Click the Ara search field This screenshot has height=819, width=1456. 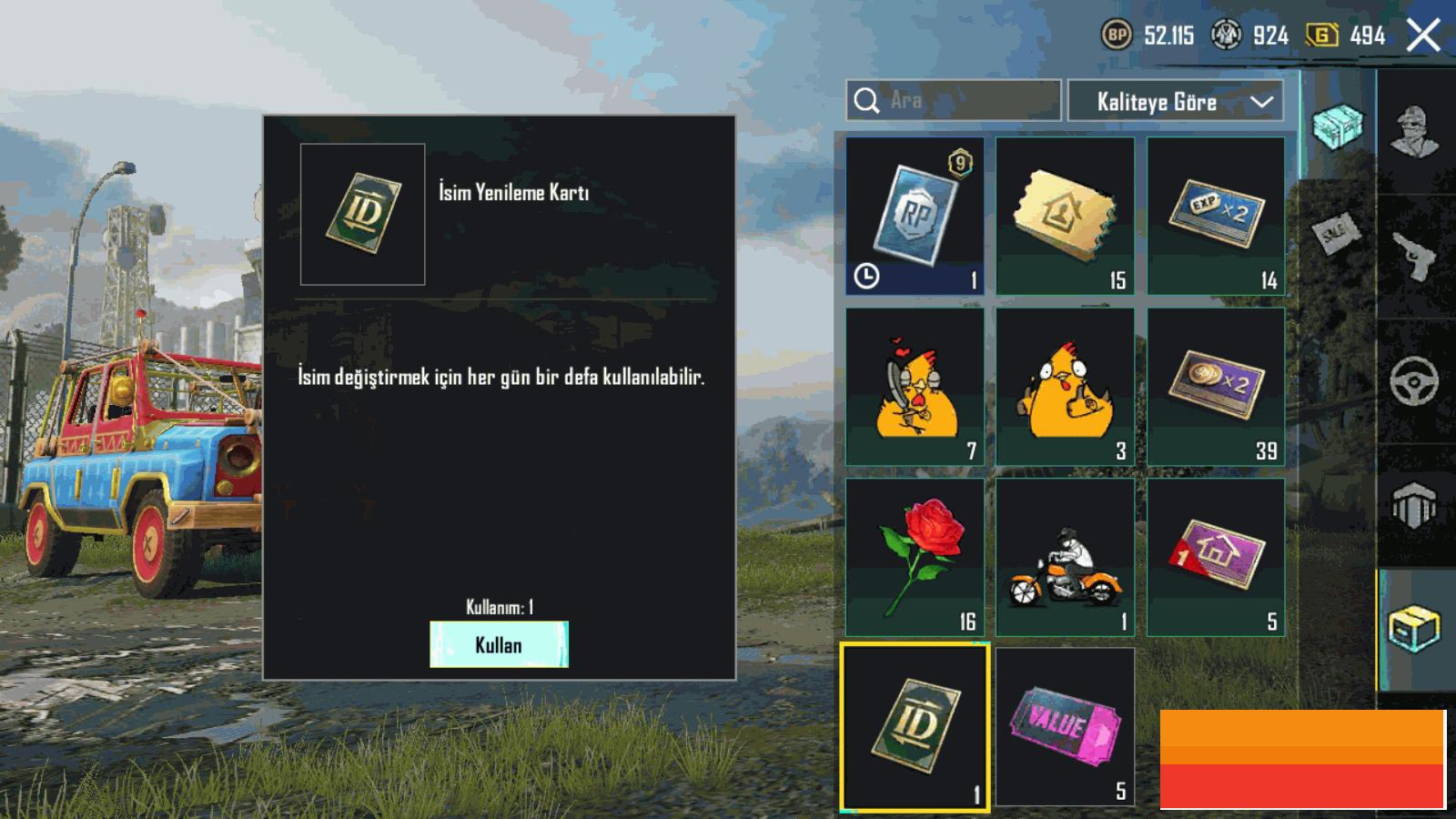coord(965,100)
